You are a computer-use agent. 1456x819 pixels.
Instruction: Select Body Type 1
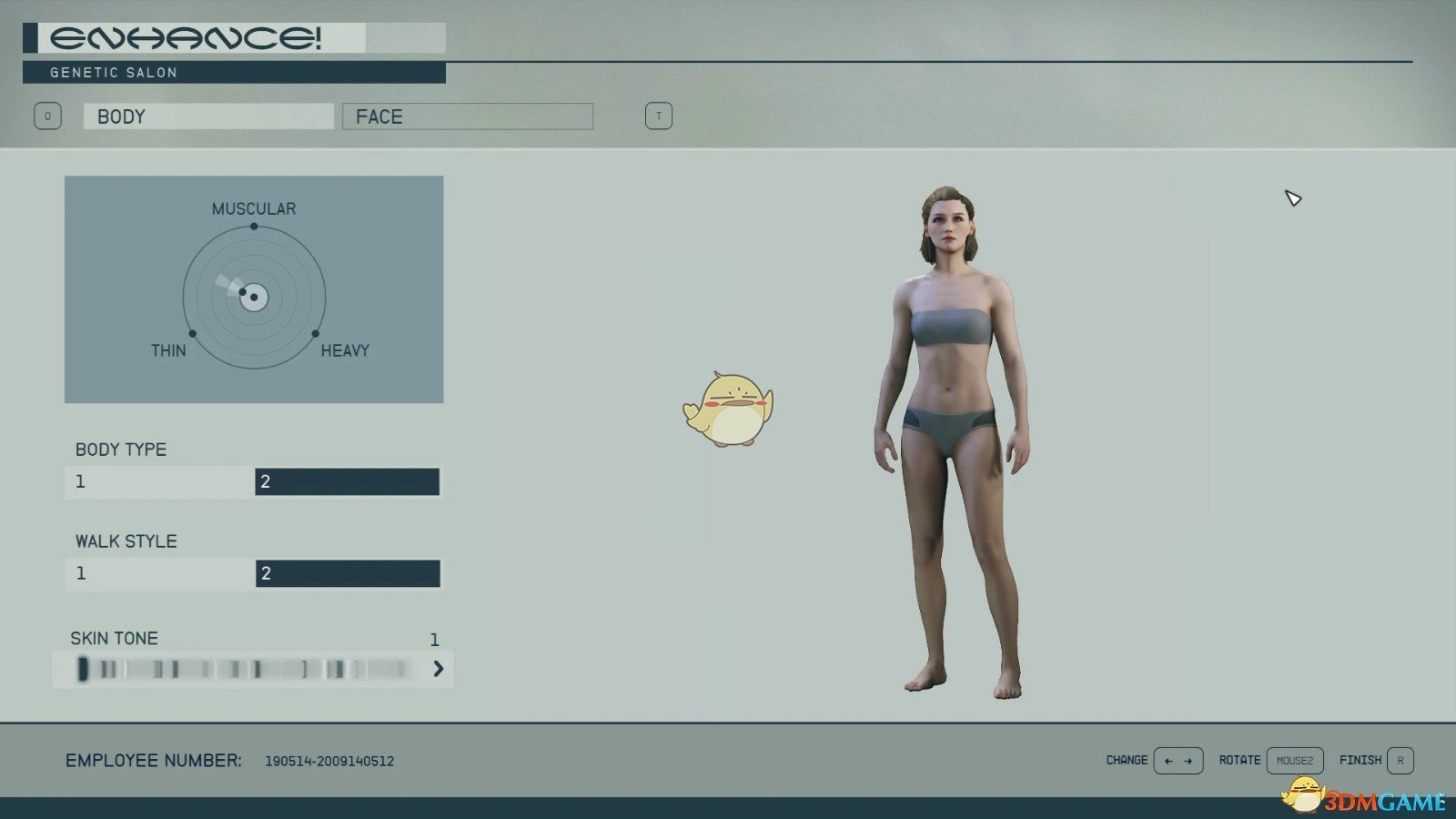tap(159, 481)
